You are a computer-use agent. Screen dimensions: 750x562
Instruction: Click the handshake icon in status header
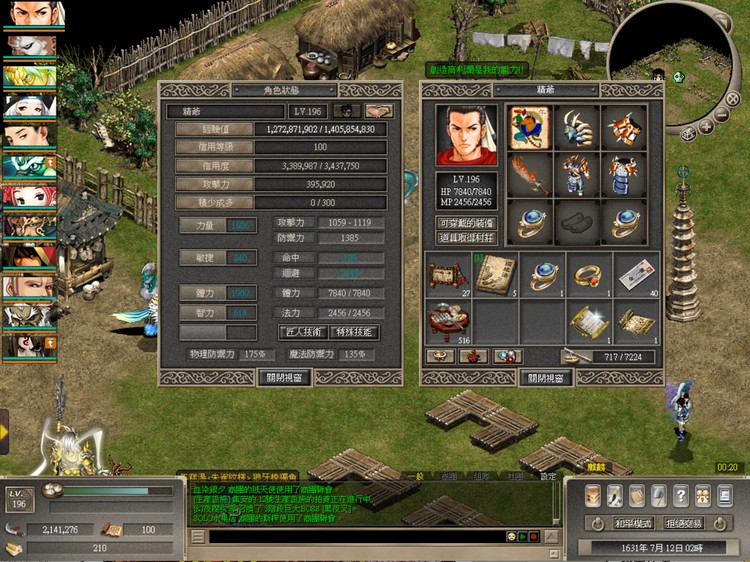coord(378,111)
